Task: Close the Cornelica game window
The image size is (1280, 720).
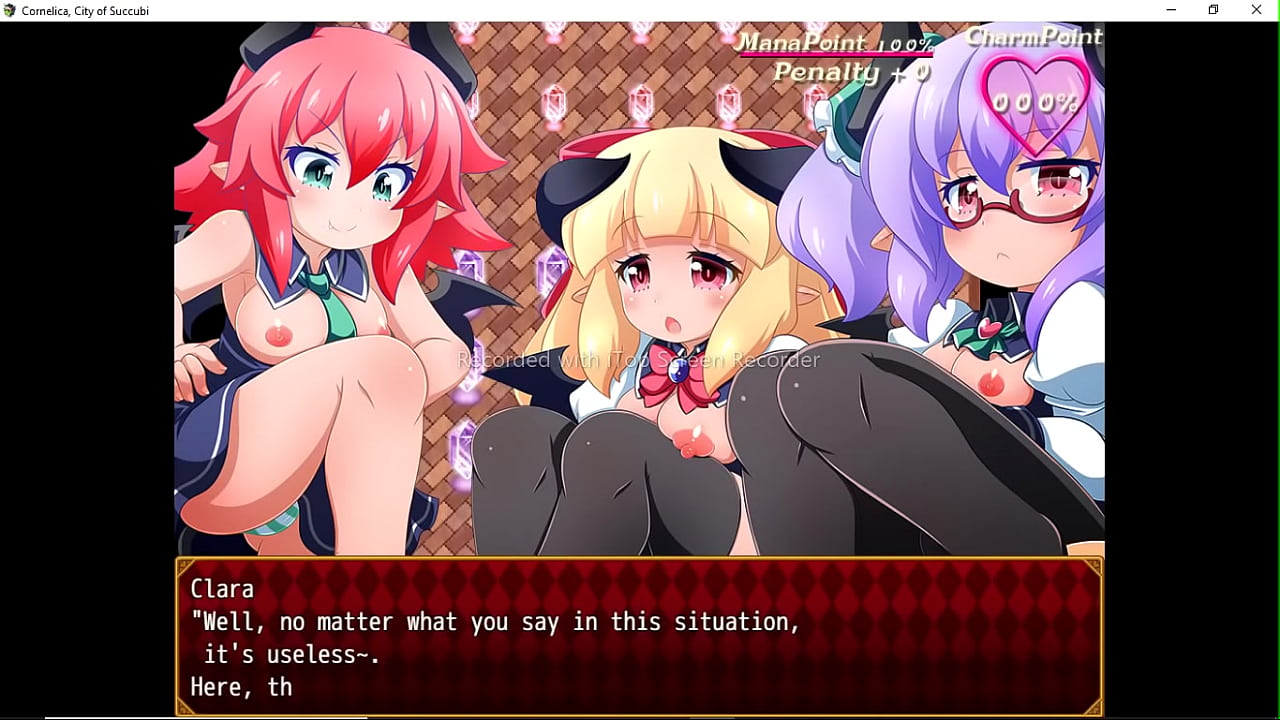Action: coord(1256,10)
